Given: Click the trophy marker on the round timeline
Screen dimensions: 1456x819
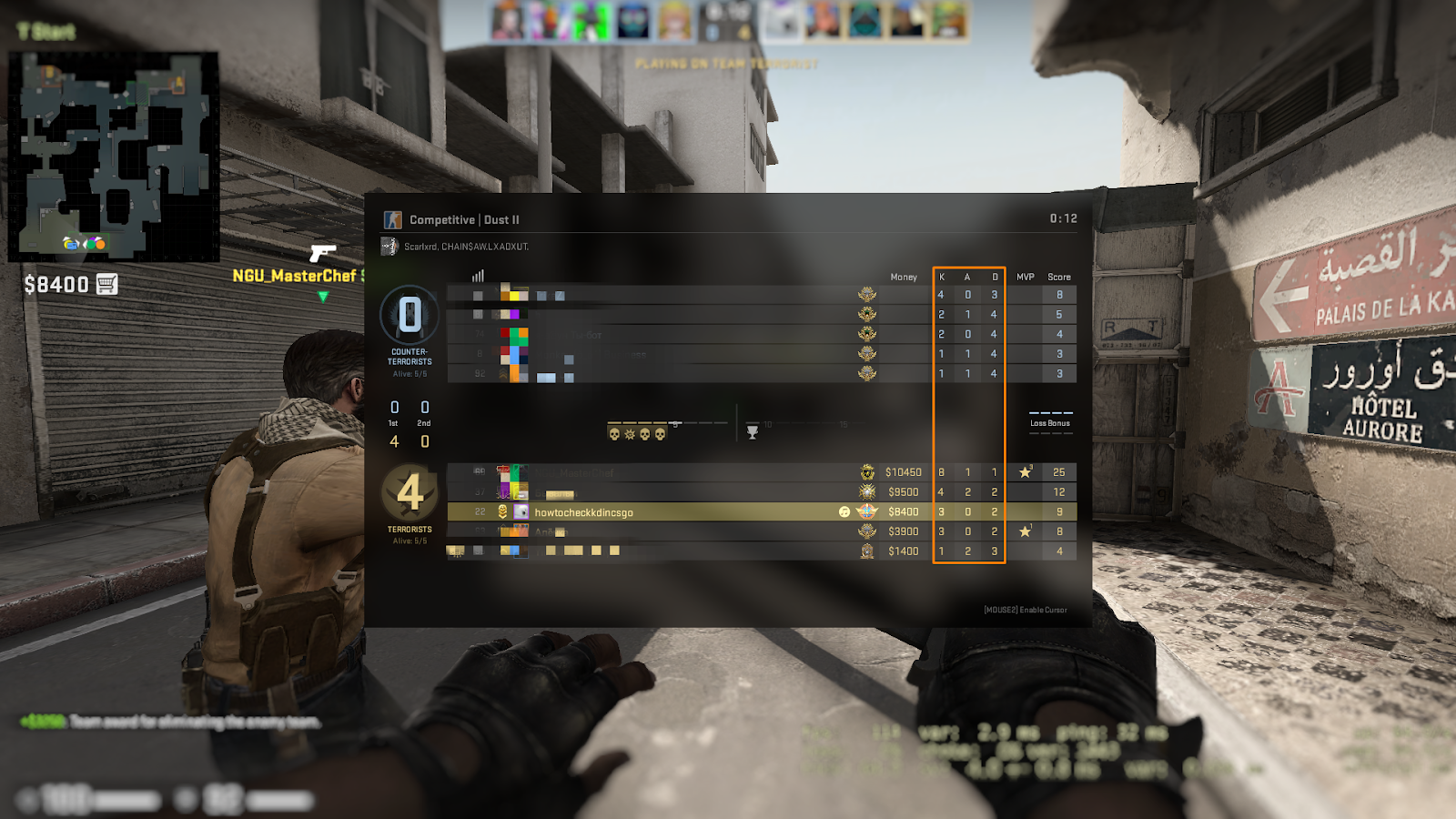Looking at the screenshot, I should [x=753, y=433].
